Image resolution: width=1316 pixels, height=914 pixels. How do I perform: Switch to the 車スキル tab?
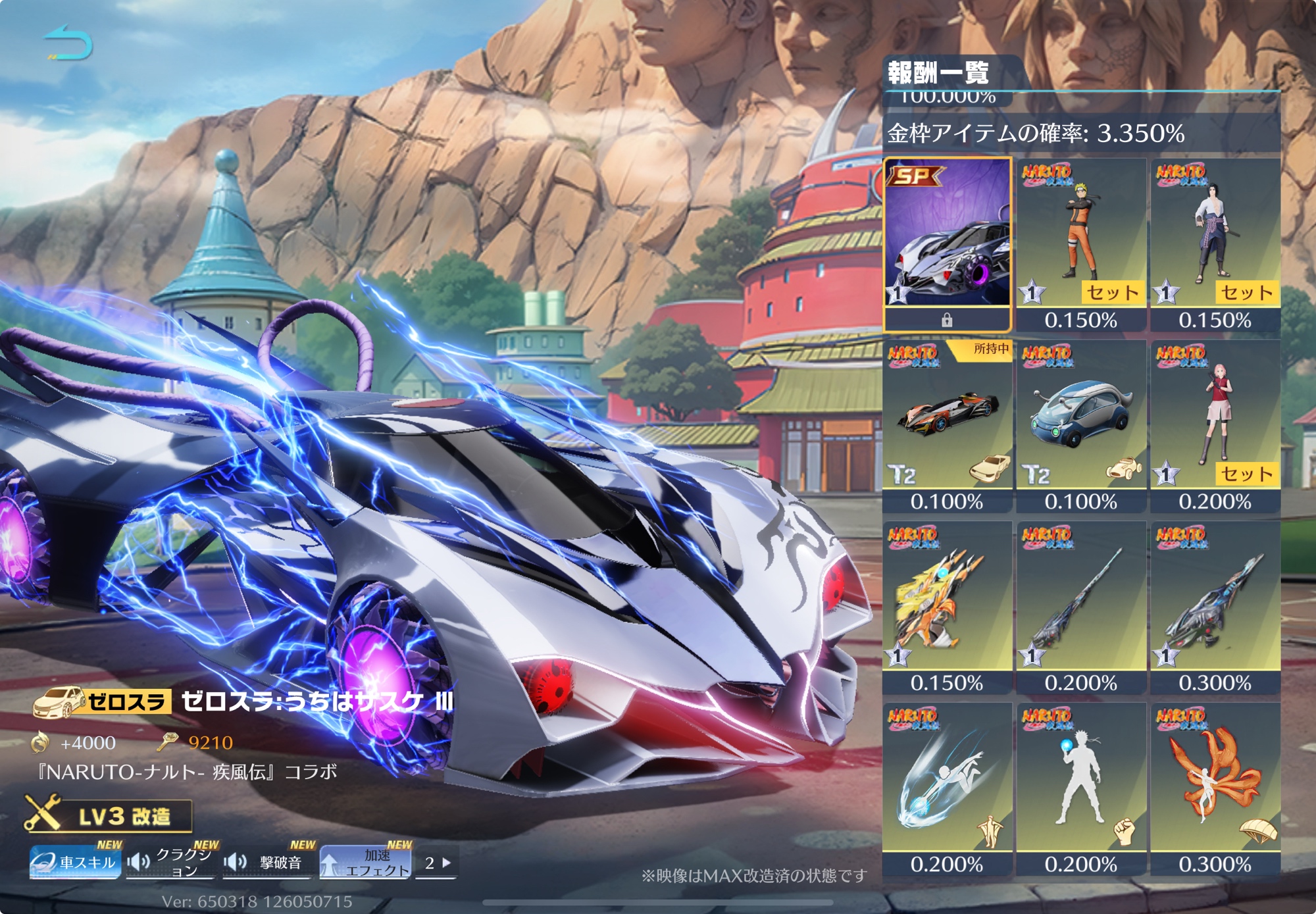[75, 862]
